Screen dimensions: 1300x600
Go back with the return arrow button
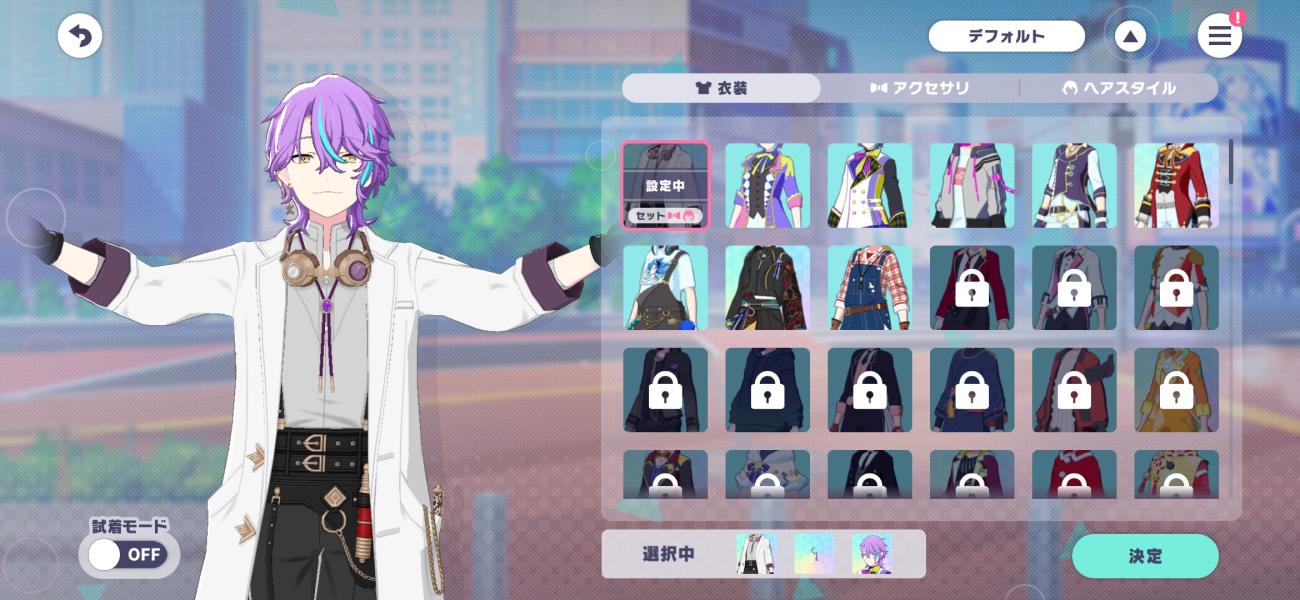(x=80, y=37)
